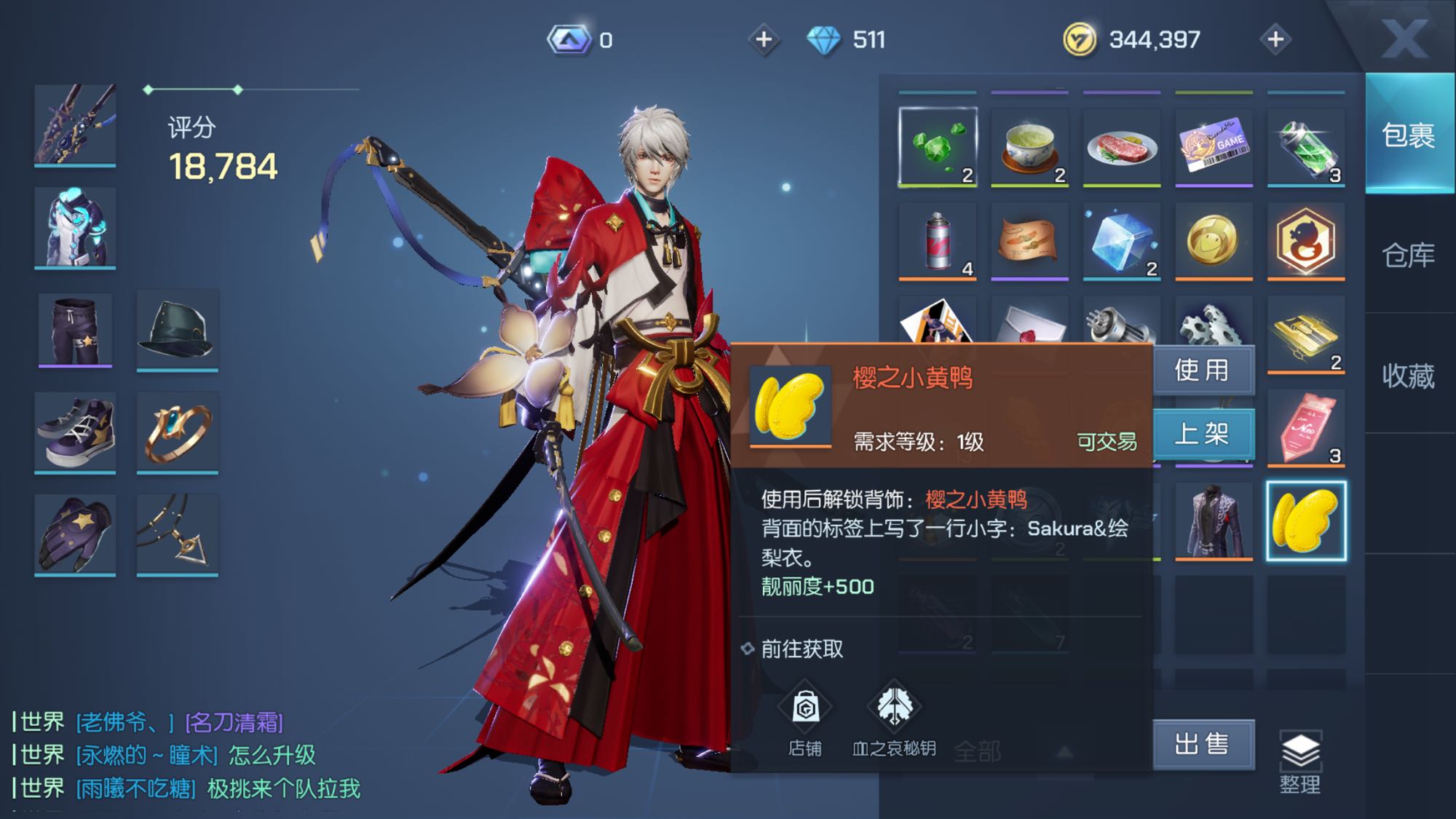Switch to the 仓库 tab

point(1408,255)
